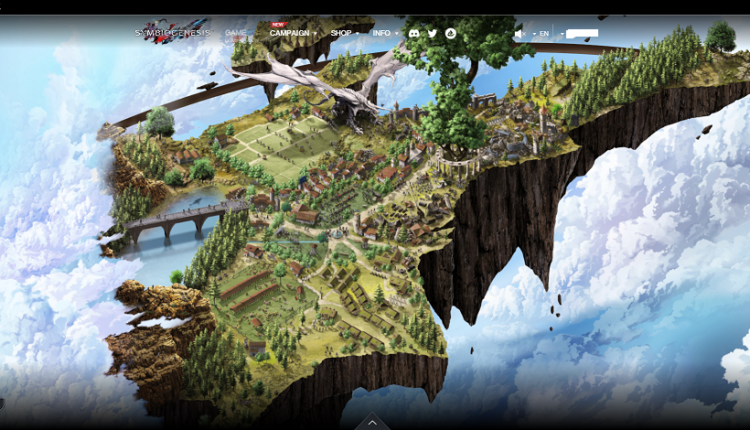Visit the Discord link icon

click(414, 33)
